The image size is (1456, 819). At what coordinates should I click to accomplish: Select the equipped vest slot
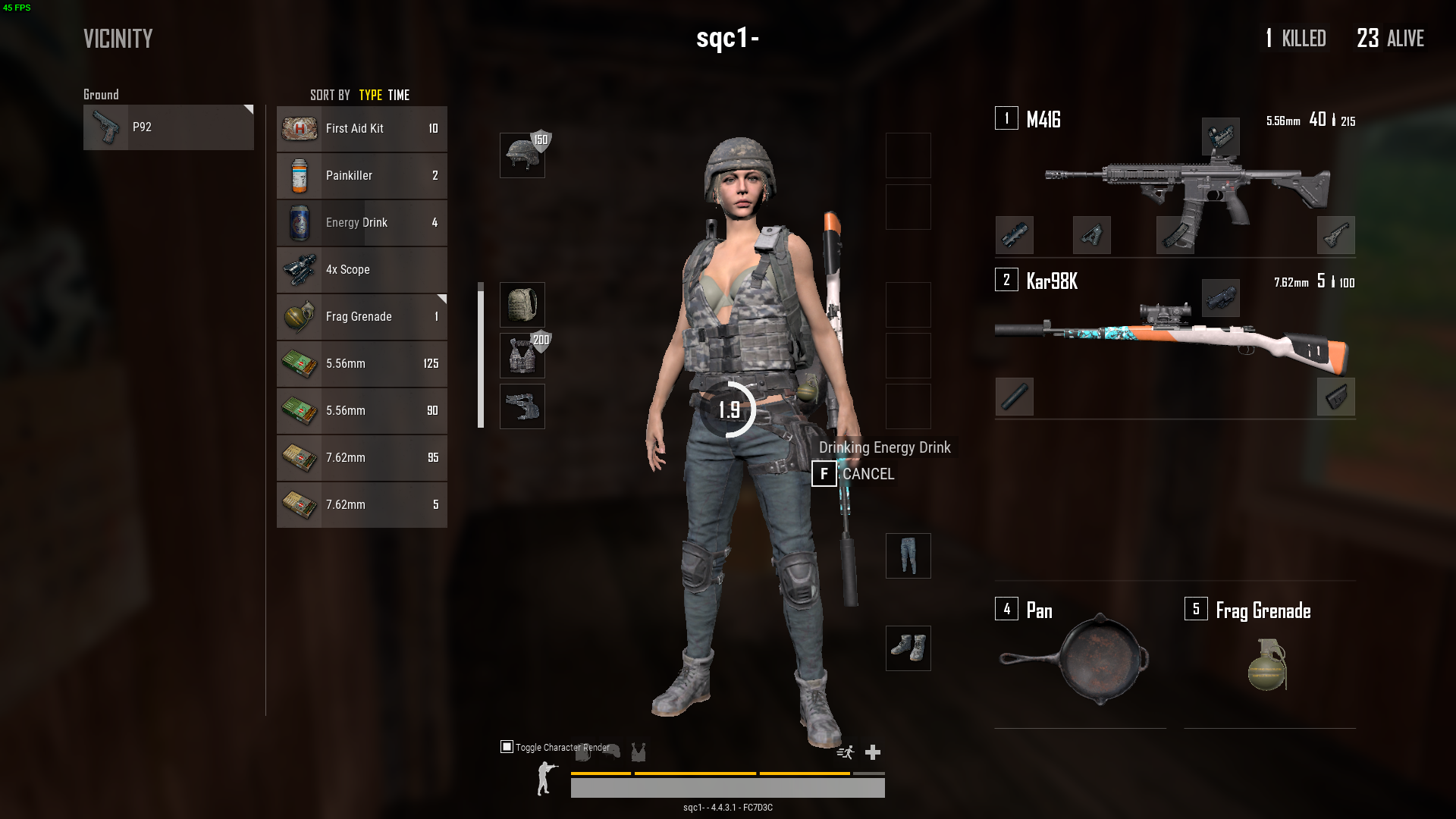(x=522, y=356)
